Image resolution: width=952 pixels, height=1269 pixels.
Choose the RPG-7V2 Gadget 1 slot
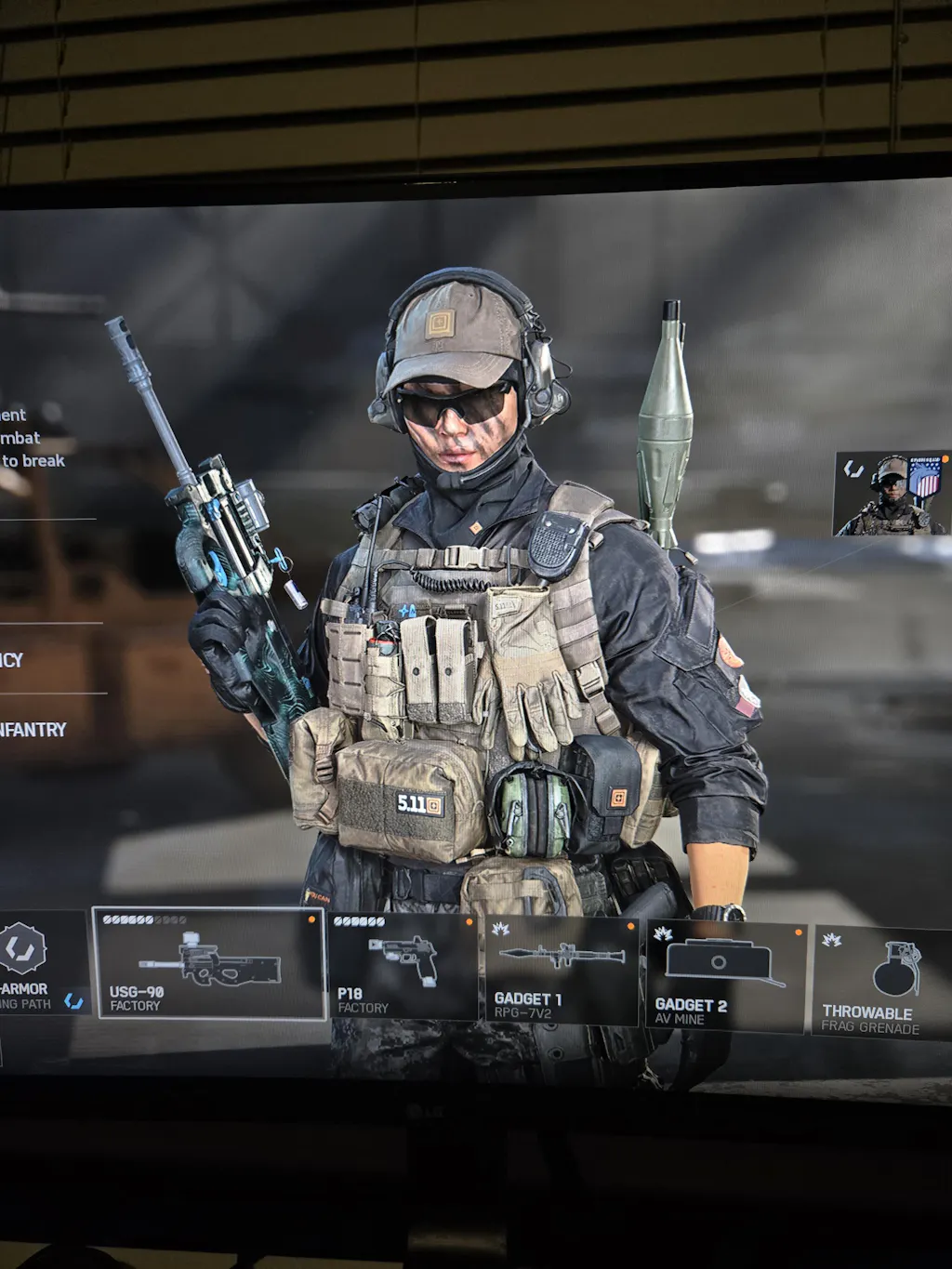561,972
